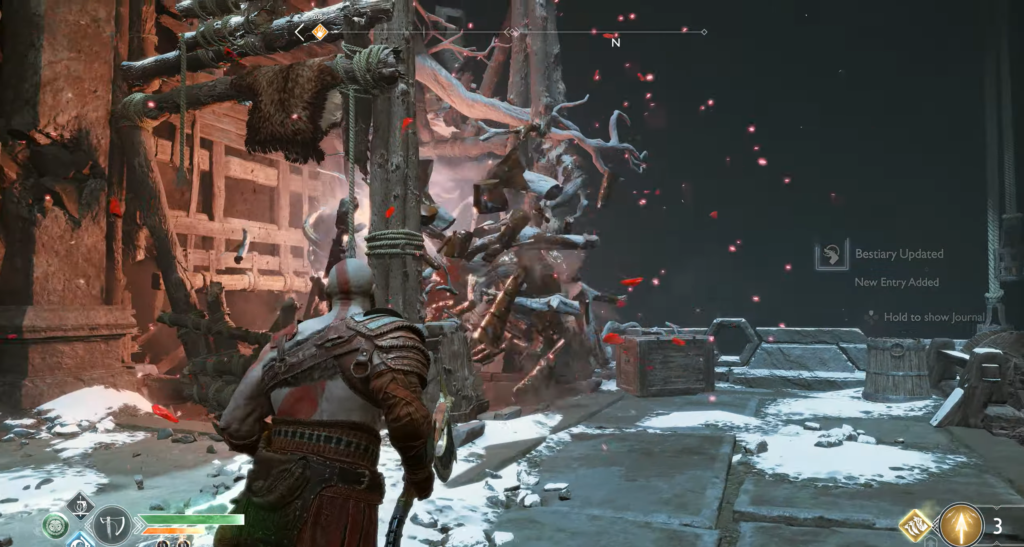Click the orange objective marker on compass
This screenshot has height=547, width=1024.
point(319,32)
